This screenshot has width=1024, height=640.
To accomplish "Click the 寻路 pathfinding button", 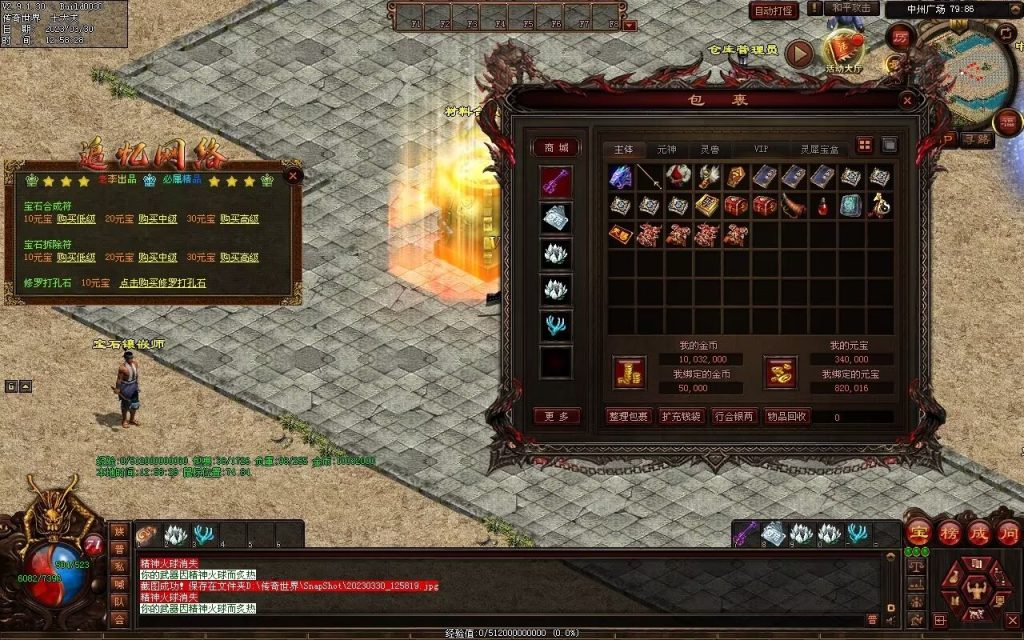I will point(976,140).
